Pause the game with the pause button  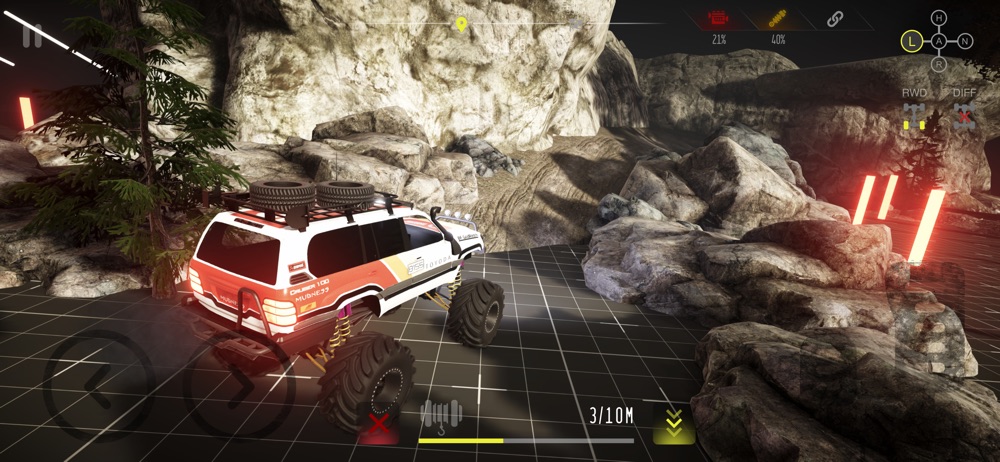(x=33, y=35)
